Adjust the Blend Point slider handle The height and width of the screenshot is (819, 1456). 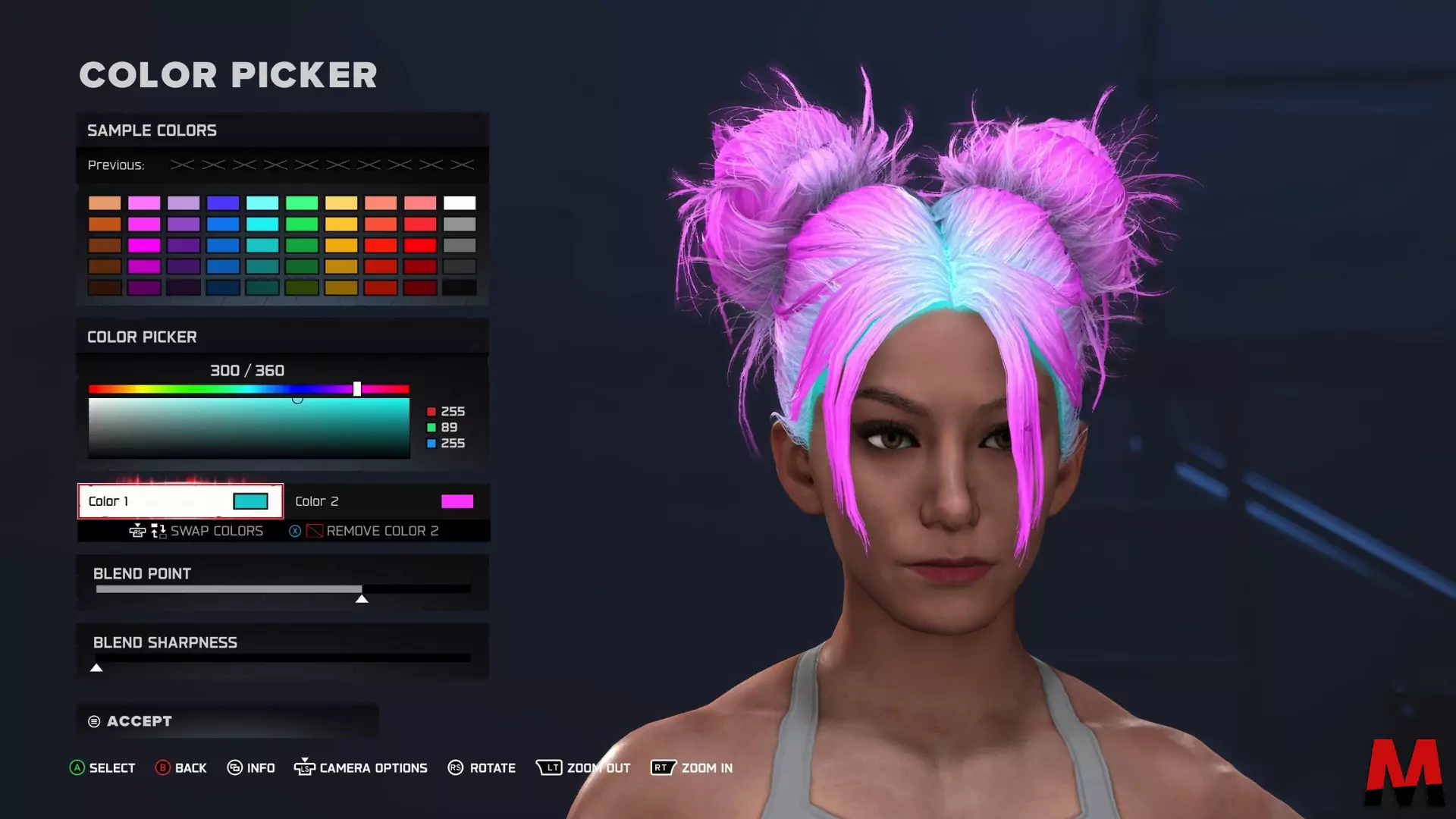point(362,598)
